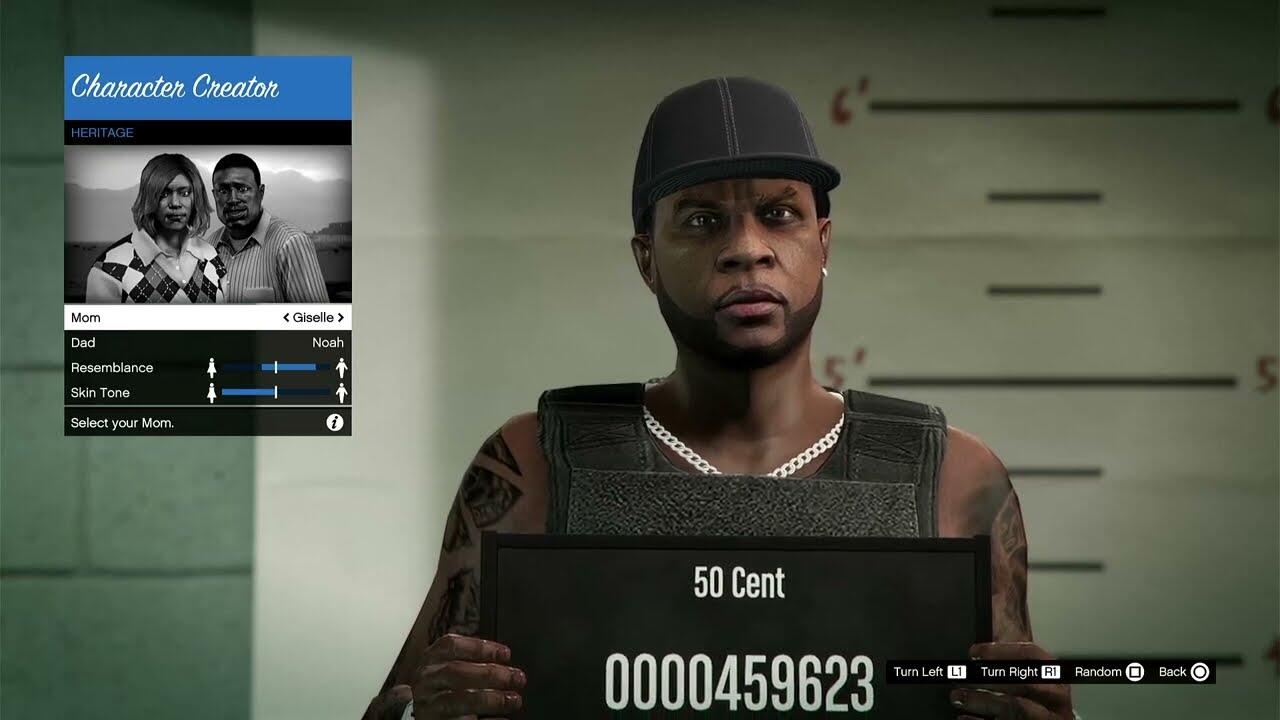Click the parents heritage portrait
The height and width of the screenshot is (720, 1280).
click(x=207, y=224)
